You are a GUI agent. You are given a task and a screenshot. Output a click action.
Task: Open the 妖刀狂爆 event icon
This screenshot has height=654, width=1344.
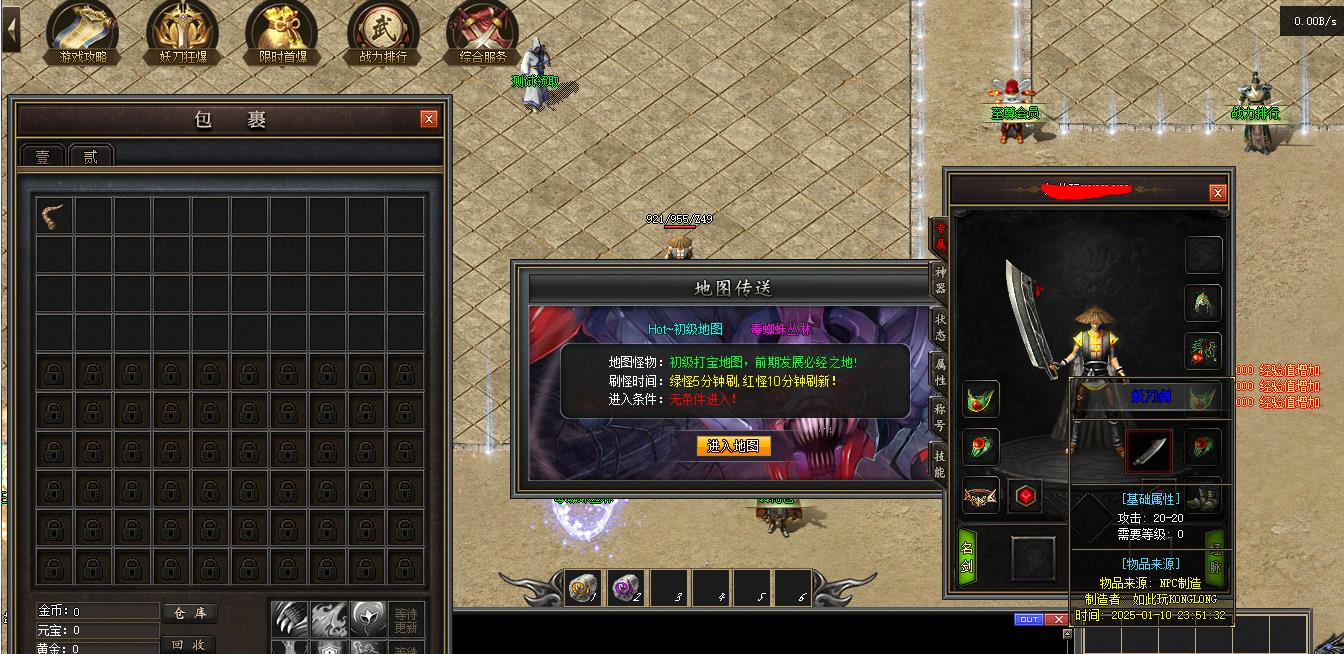pyautogui.click(x=183, y=30)
